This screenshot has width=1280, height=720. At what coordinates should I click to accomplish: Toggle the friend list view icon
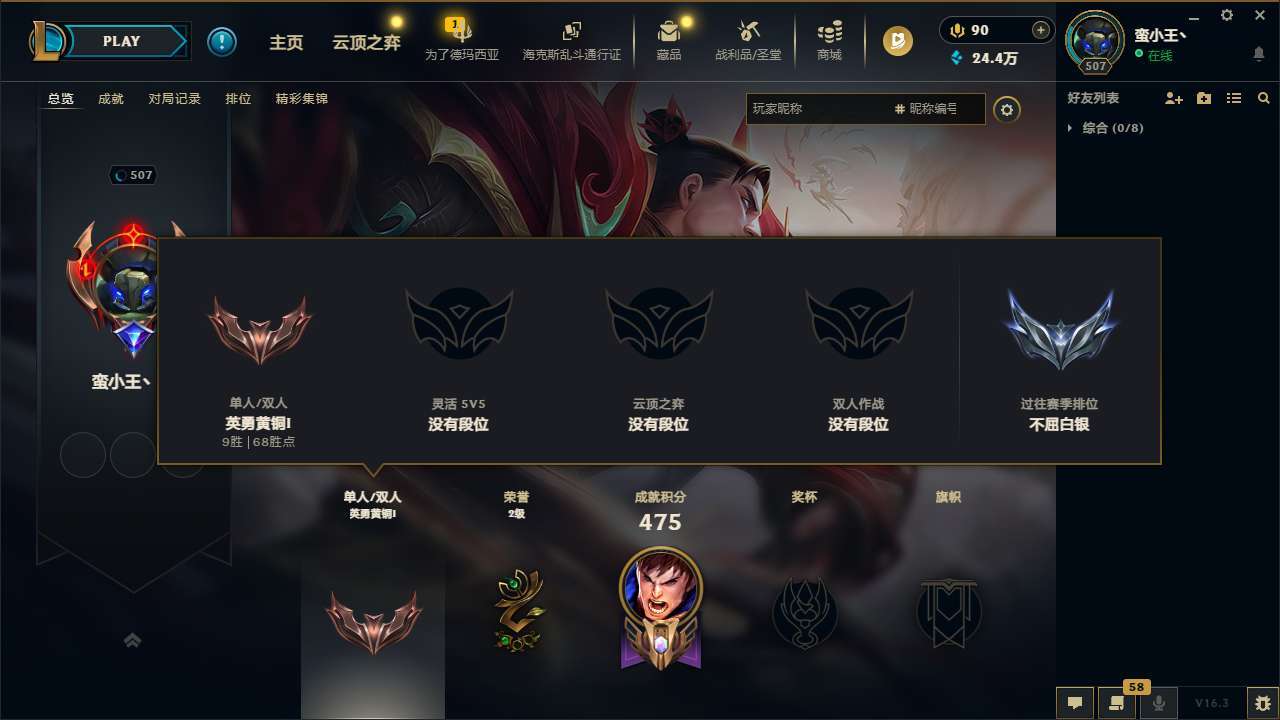coord(1235,98)
